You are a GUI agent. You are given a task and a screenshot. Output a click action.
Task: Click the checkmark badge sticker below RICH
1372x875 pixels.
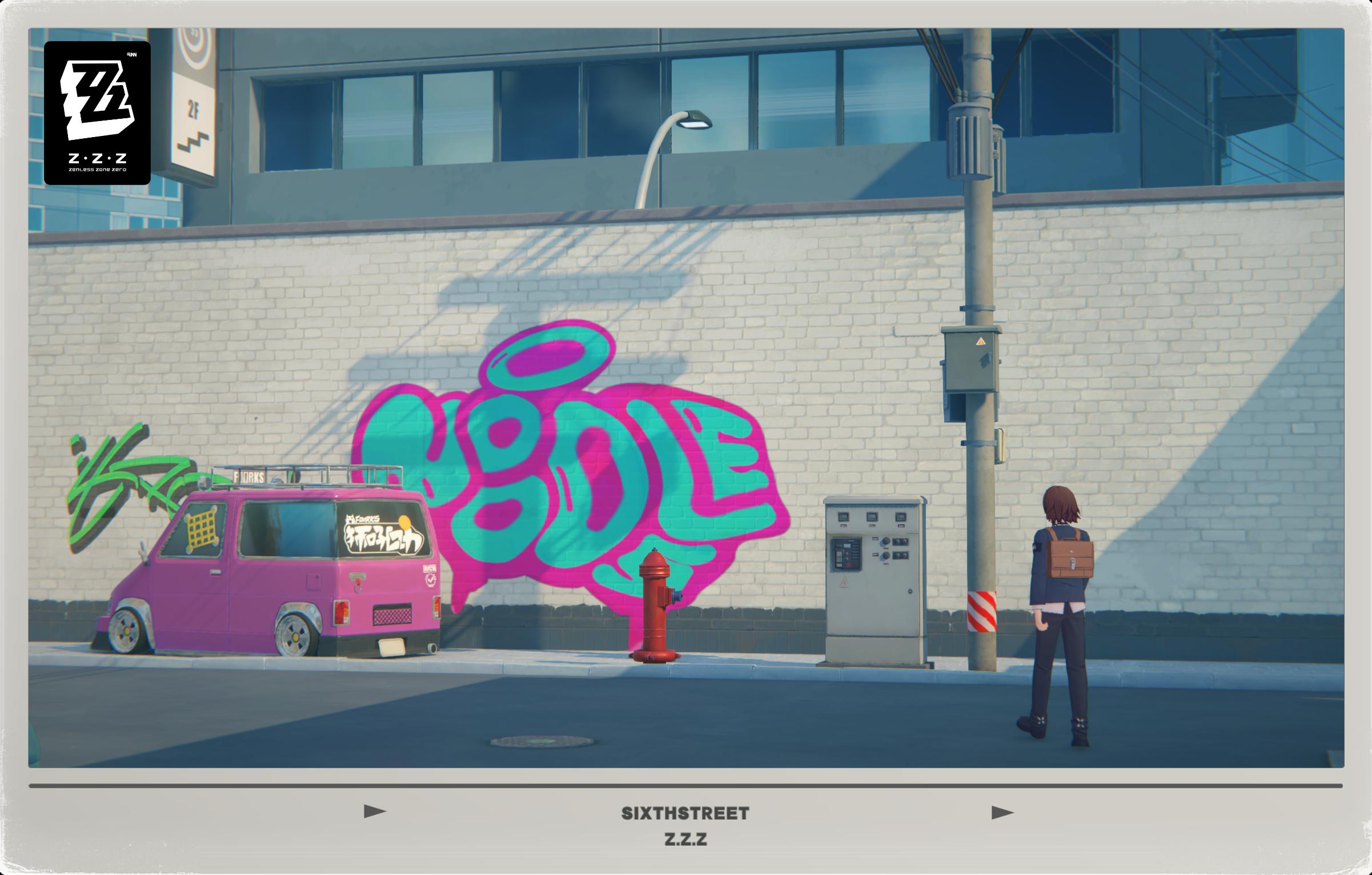[431, 580]
